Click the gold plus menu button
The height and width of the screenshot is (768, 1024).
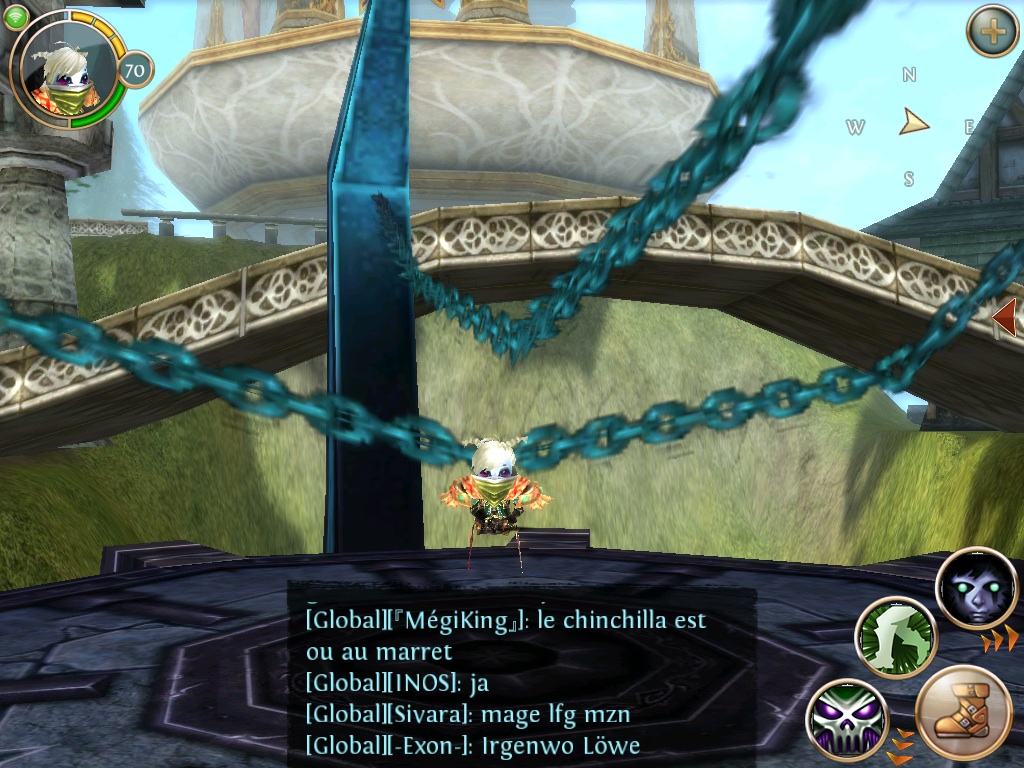[992, 31]
